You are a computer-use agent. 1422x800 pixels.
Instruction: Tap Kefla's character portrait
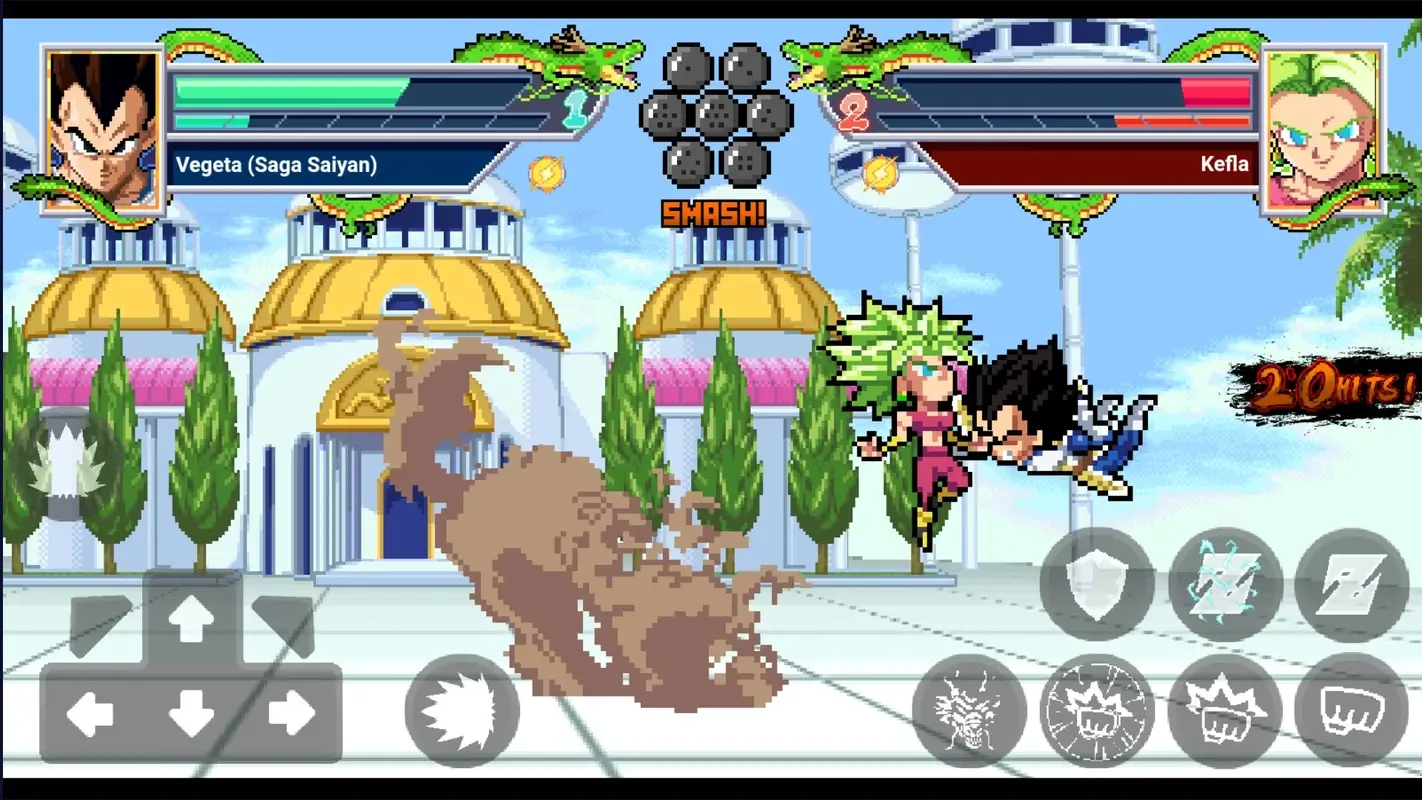(x=1322, y=120)
